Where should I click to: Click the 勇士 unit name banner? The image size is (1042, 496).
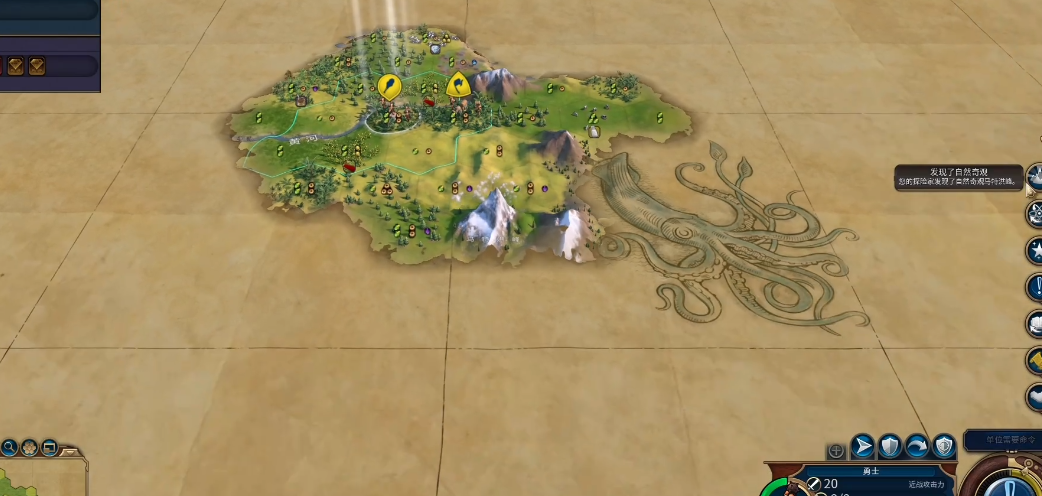868,470
